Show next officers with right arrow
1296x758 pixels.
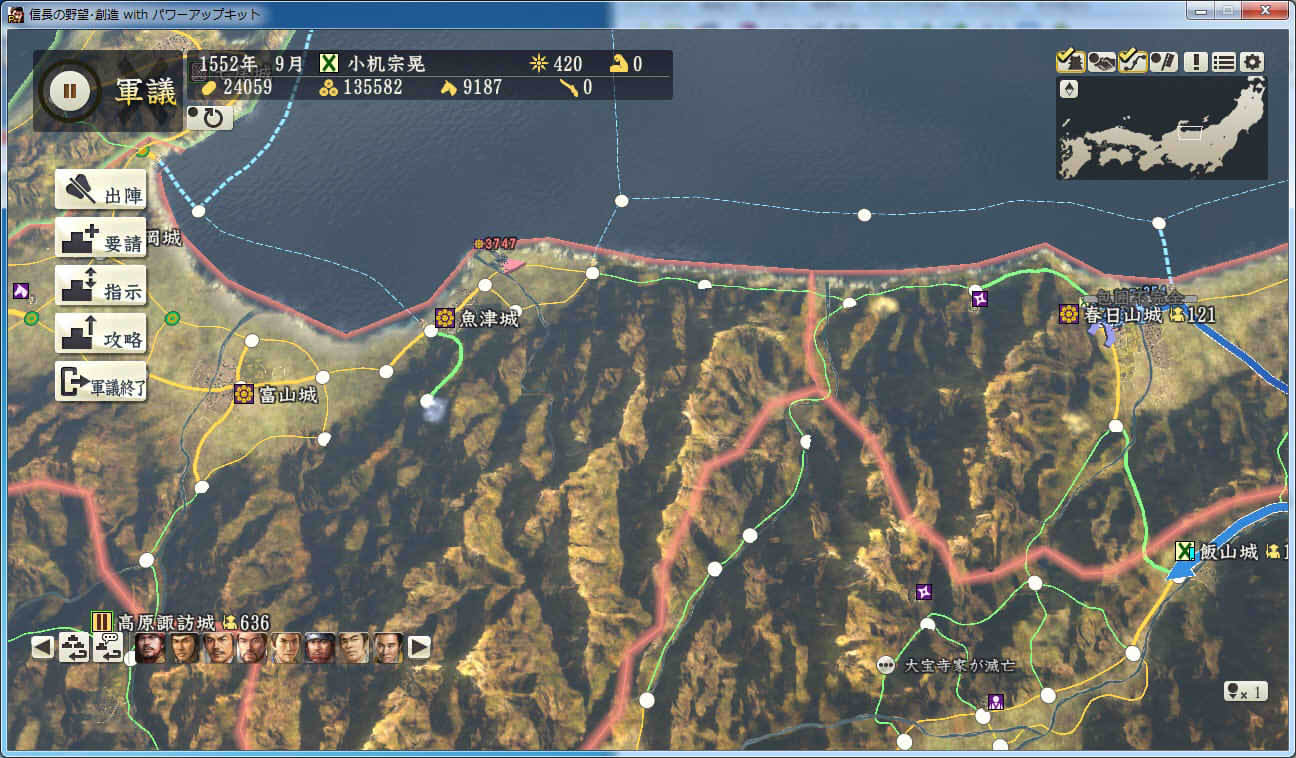(x=420, y=648)
